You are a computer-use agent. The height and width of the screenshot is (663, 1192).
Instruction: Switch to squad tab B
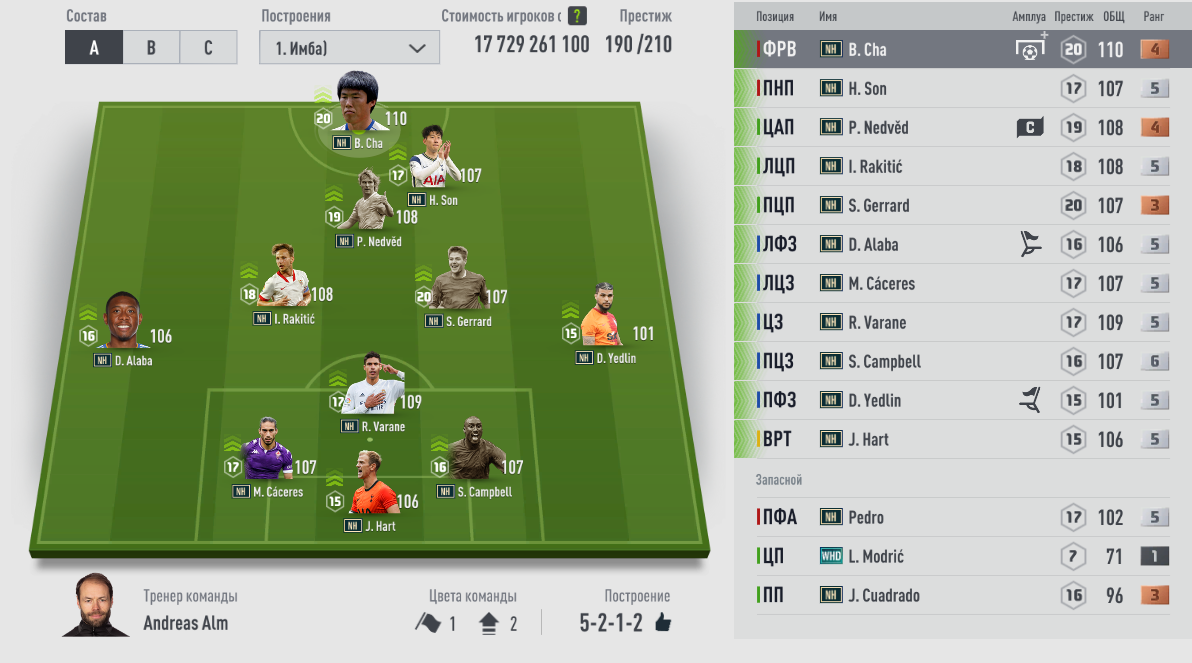pos(151,47)
